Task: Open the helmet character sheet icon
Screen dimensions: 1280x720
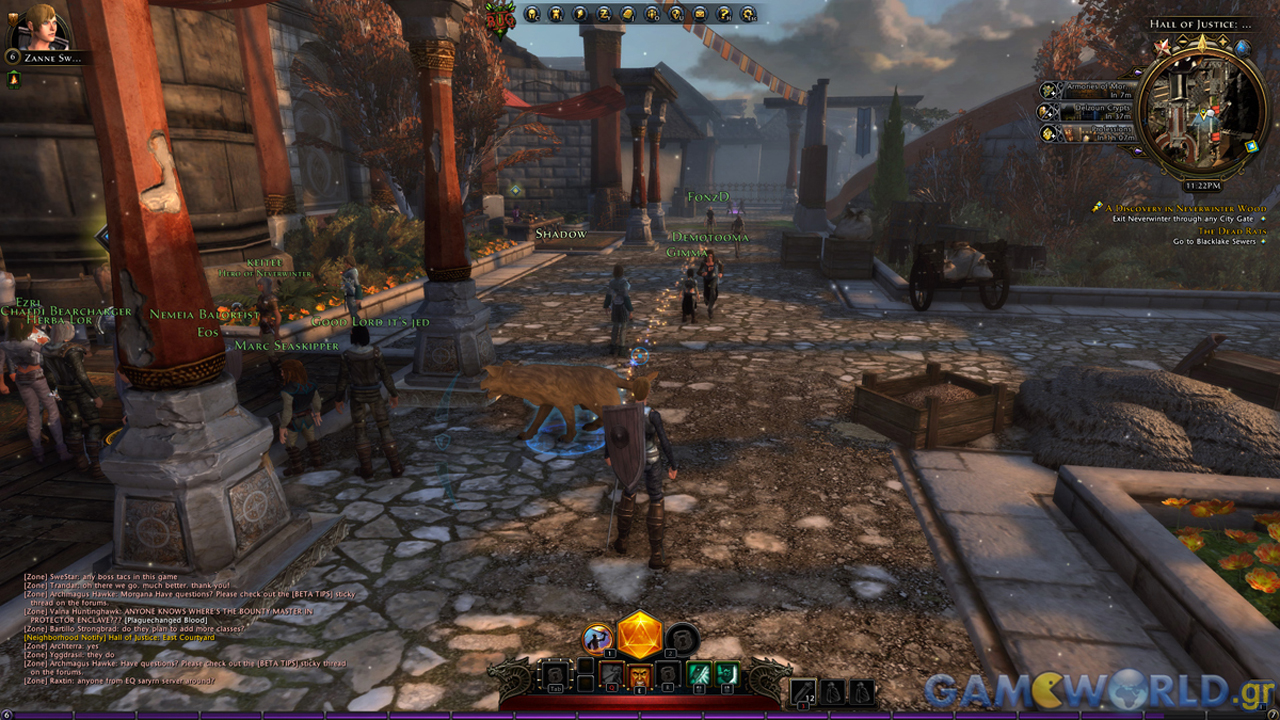Action: [532, 14]
